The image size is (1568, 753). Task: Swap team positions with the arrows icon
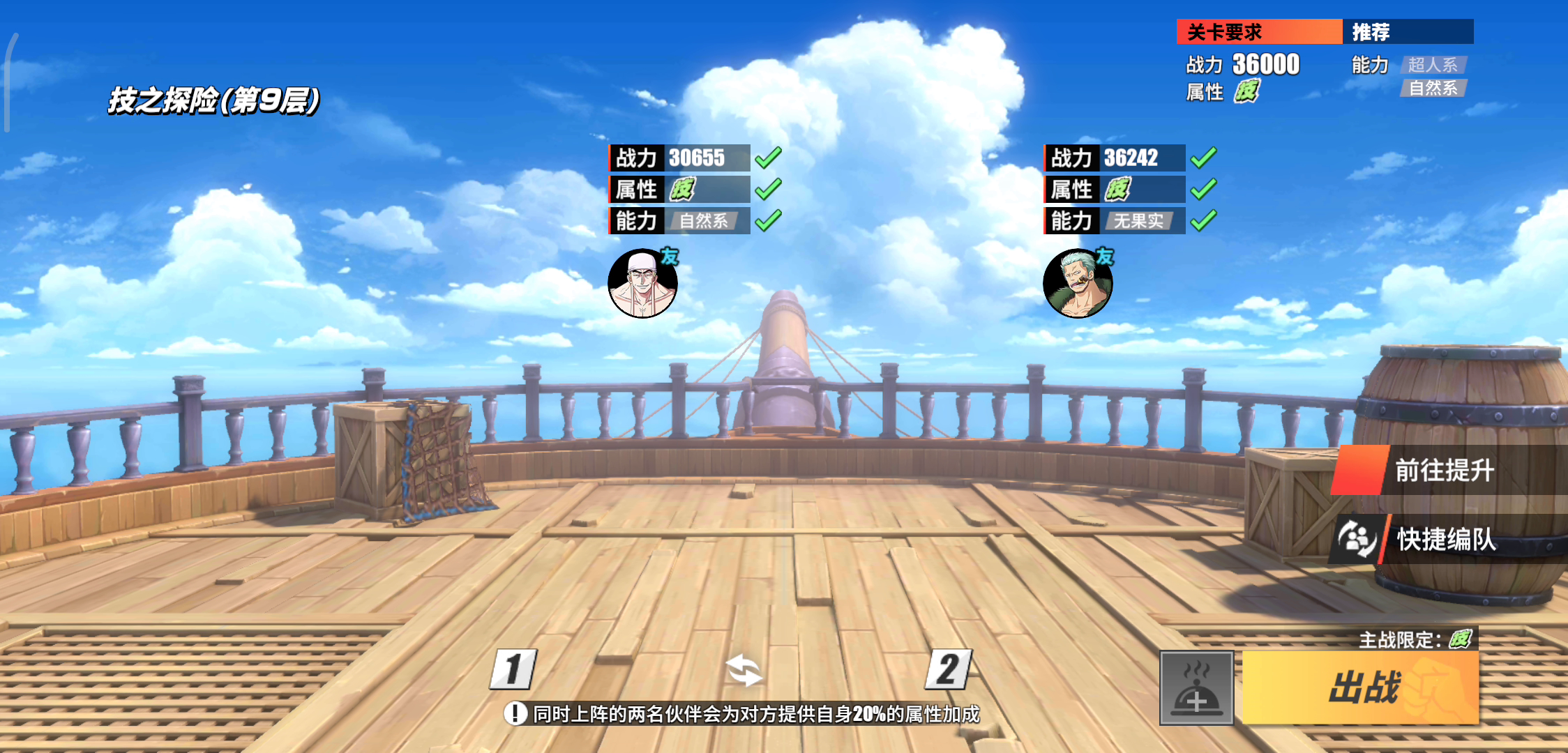coord(744,671)
